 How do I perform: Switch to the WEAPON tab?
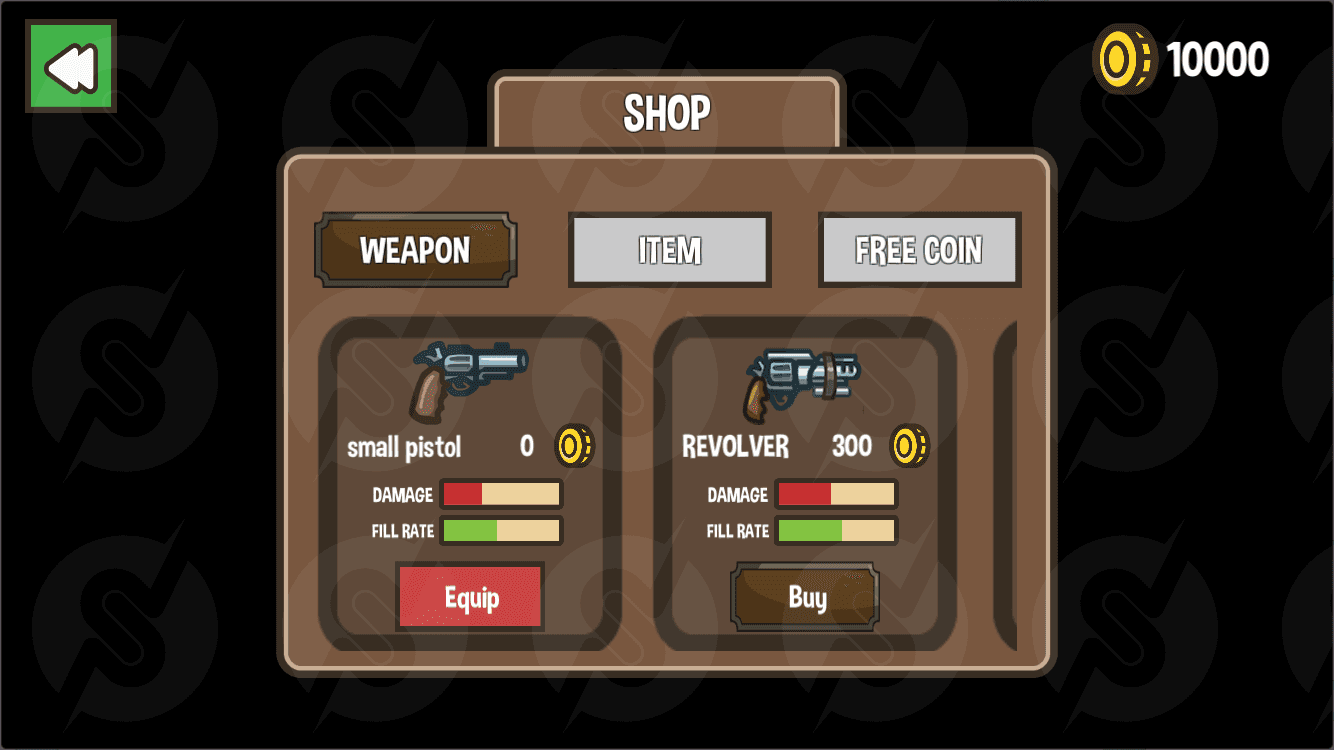415,250
